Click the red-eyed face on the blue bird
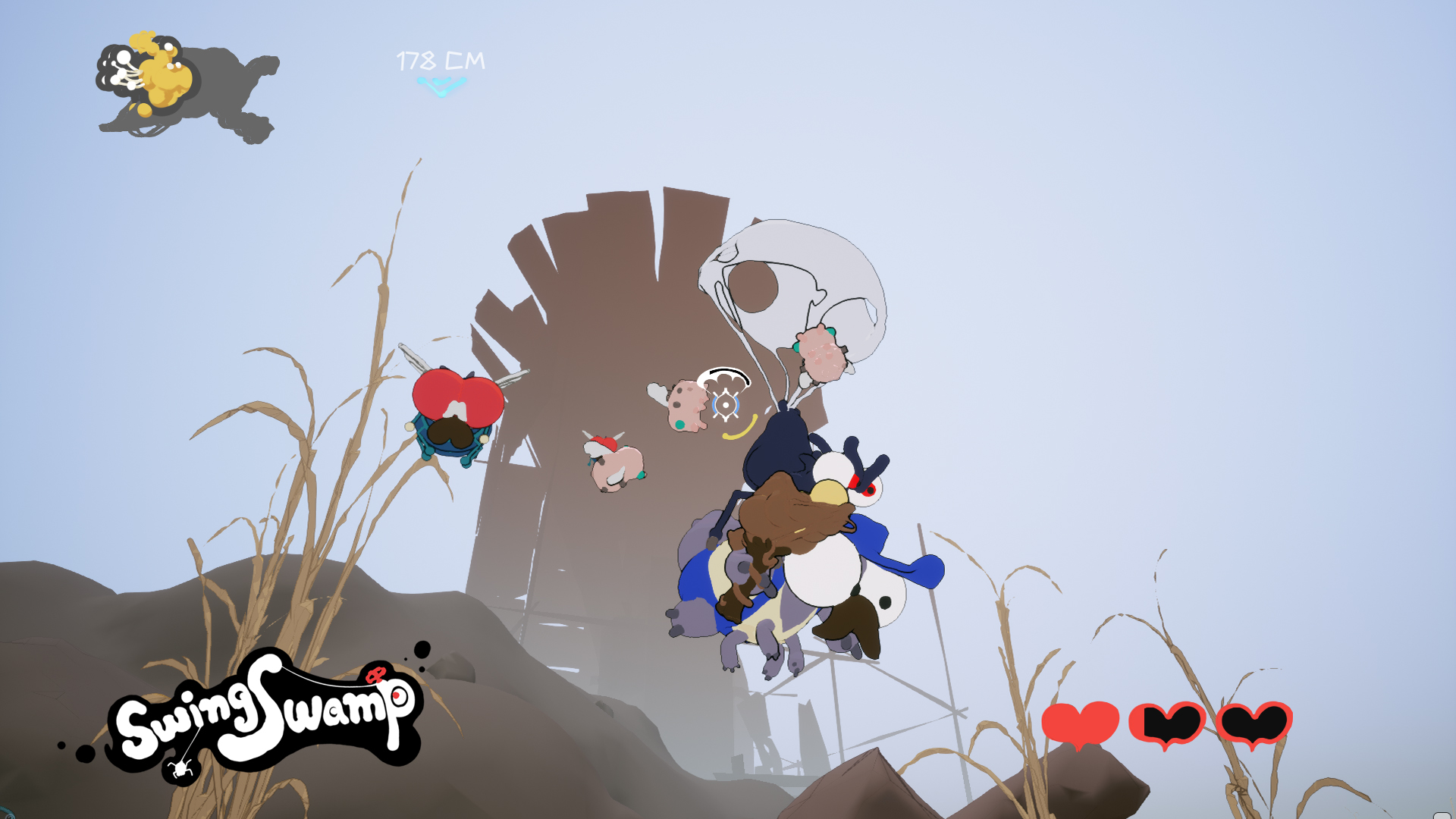 pyautogui.click(x=864, y=489)
